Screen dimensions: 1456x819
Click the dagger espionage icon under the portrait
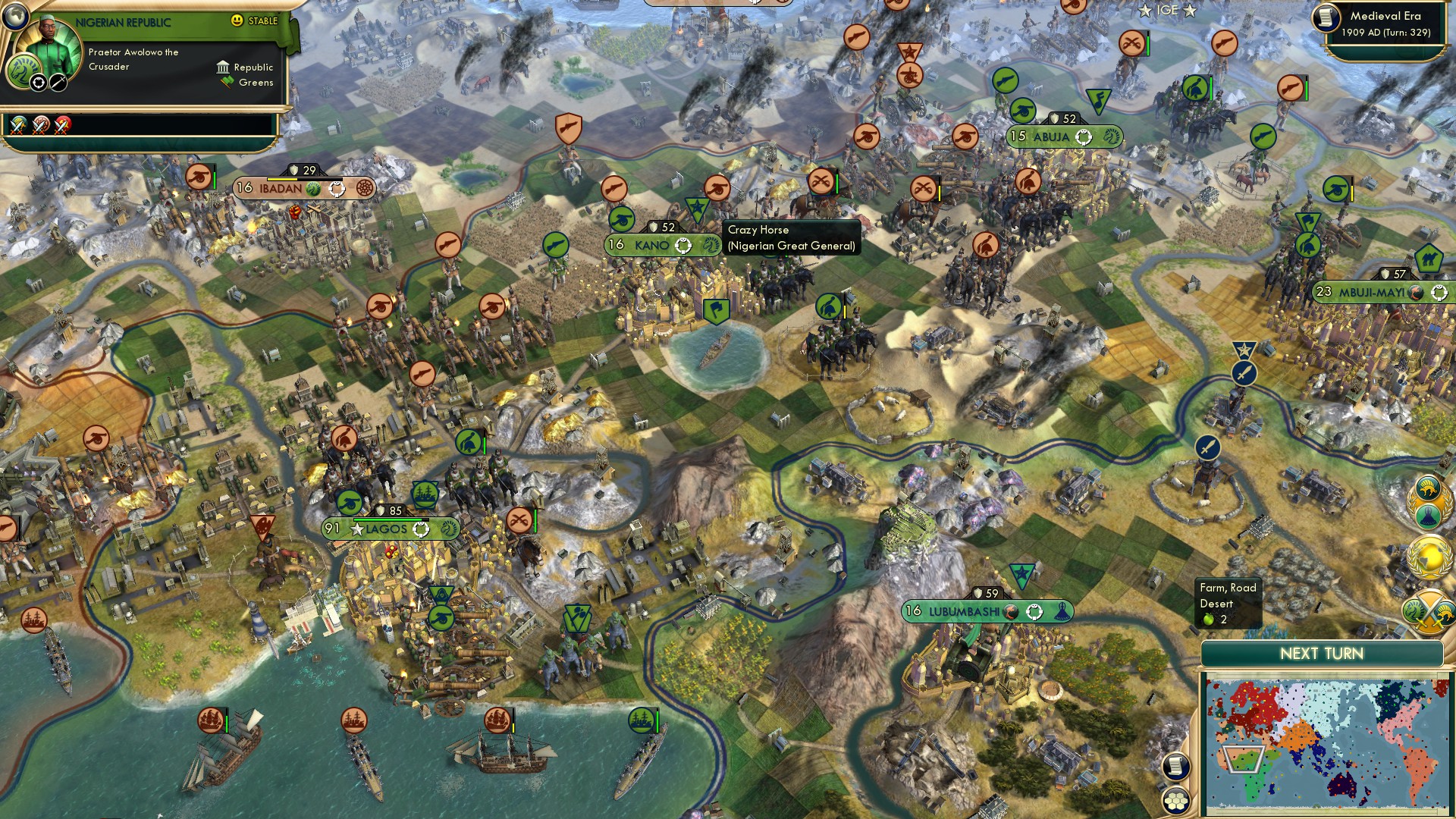[x=58, y=83]
